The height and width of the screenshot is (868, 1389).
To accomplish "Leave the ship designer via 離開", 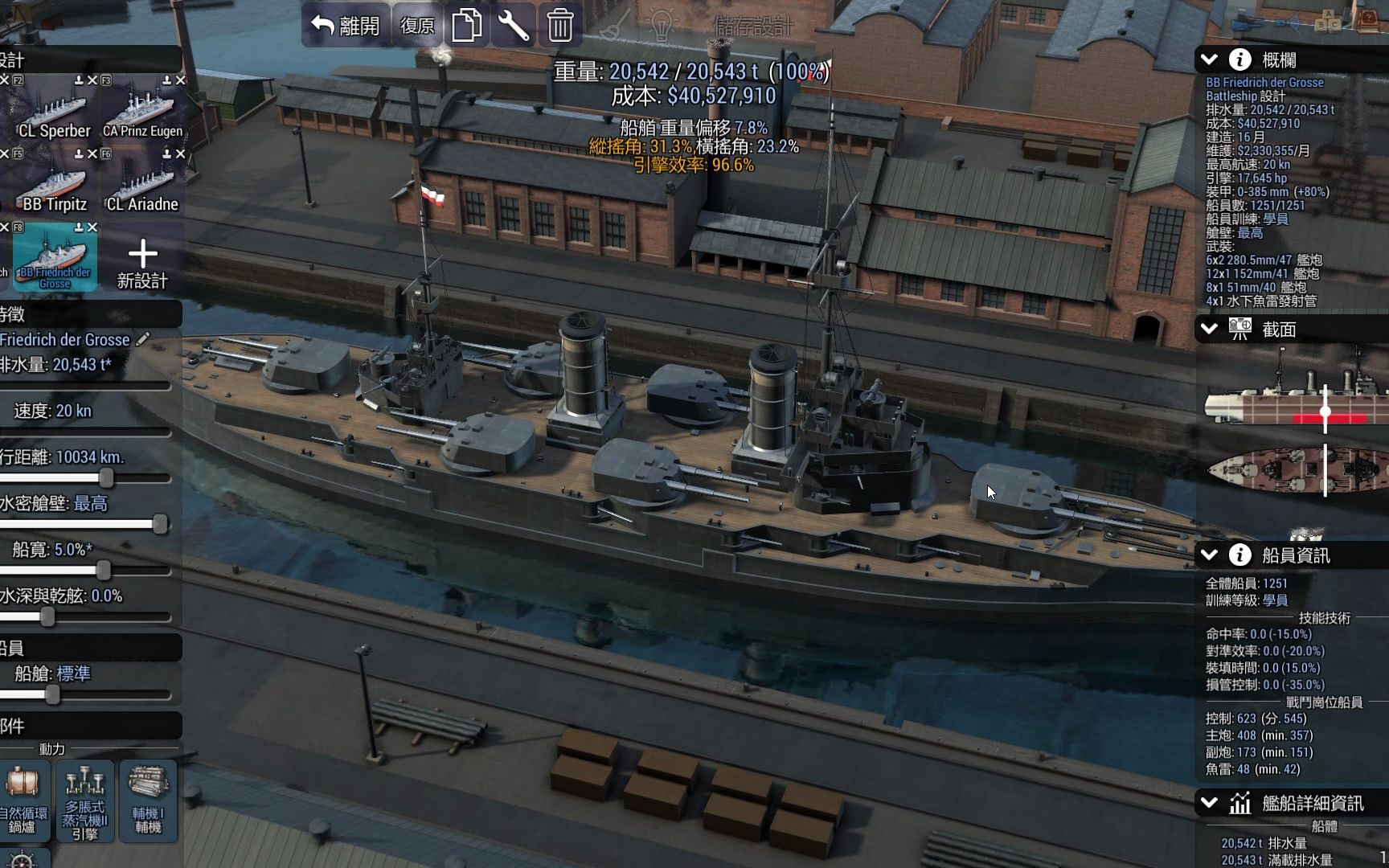I will pyautogui.click(x=346, y=26).
